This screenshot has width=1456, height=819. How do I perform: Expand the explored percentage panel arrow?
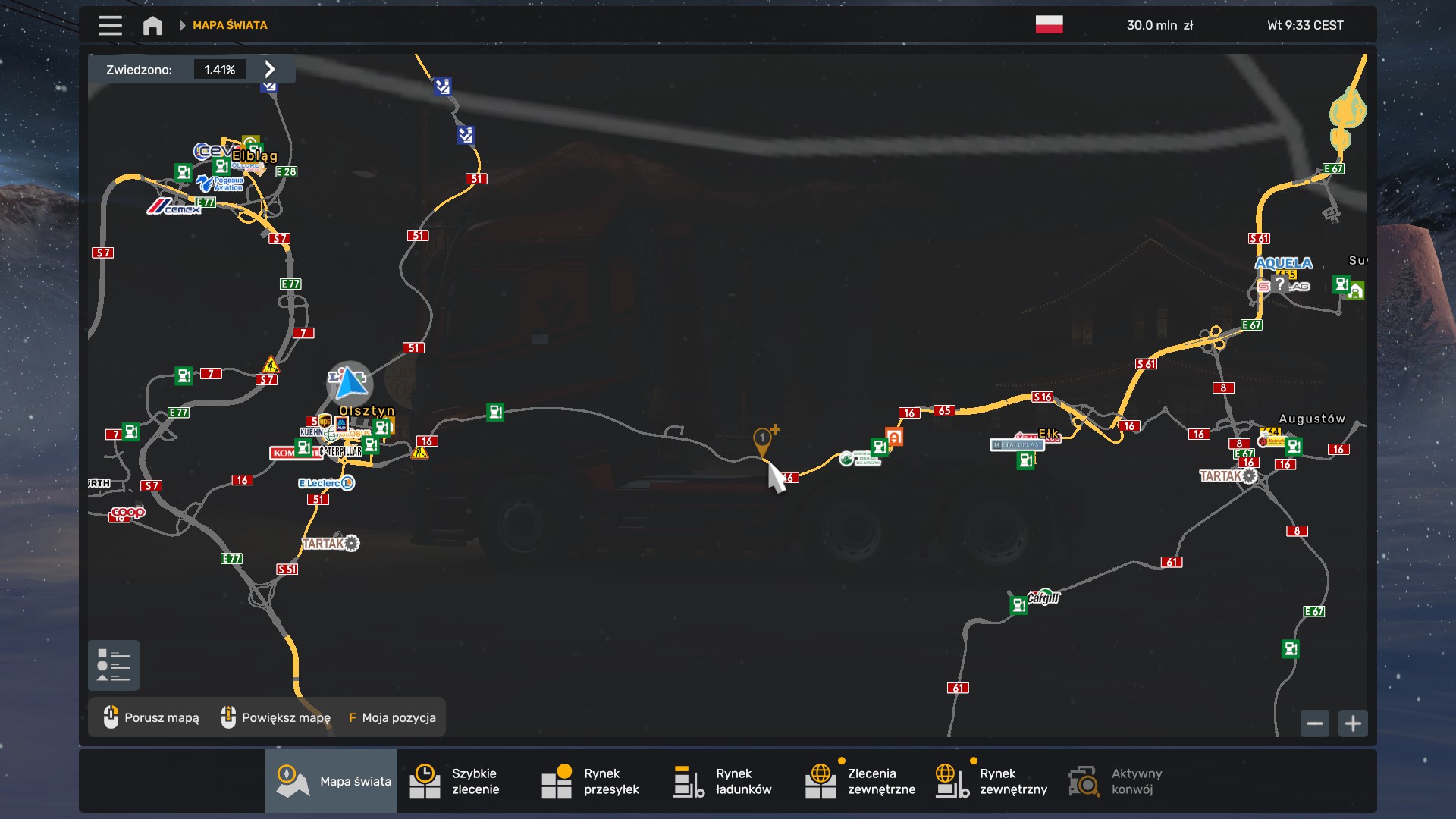(x=270, y=69)
